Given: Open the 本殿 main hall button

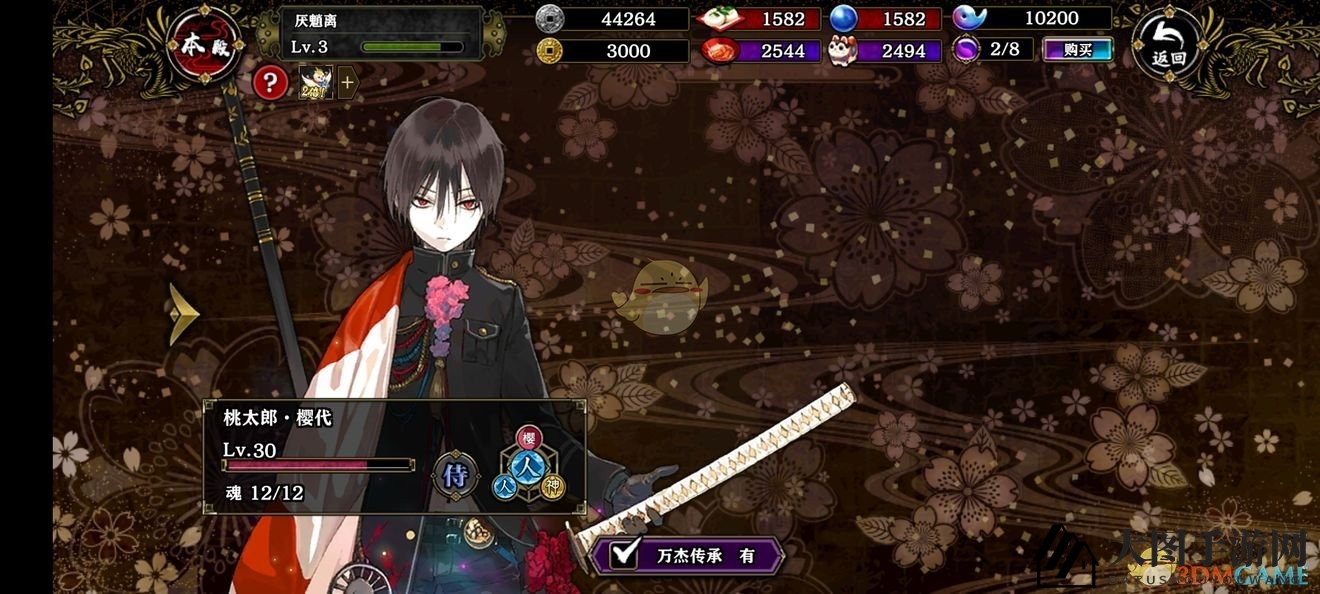Looking at the screenshot, I should click(204, 47).
